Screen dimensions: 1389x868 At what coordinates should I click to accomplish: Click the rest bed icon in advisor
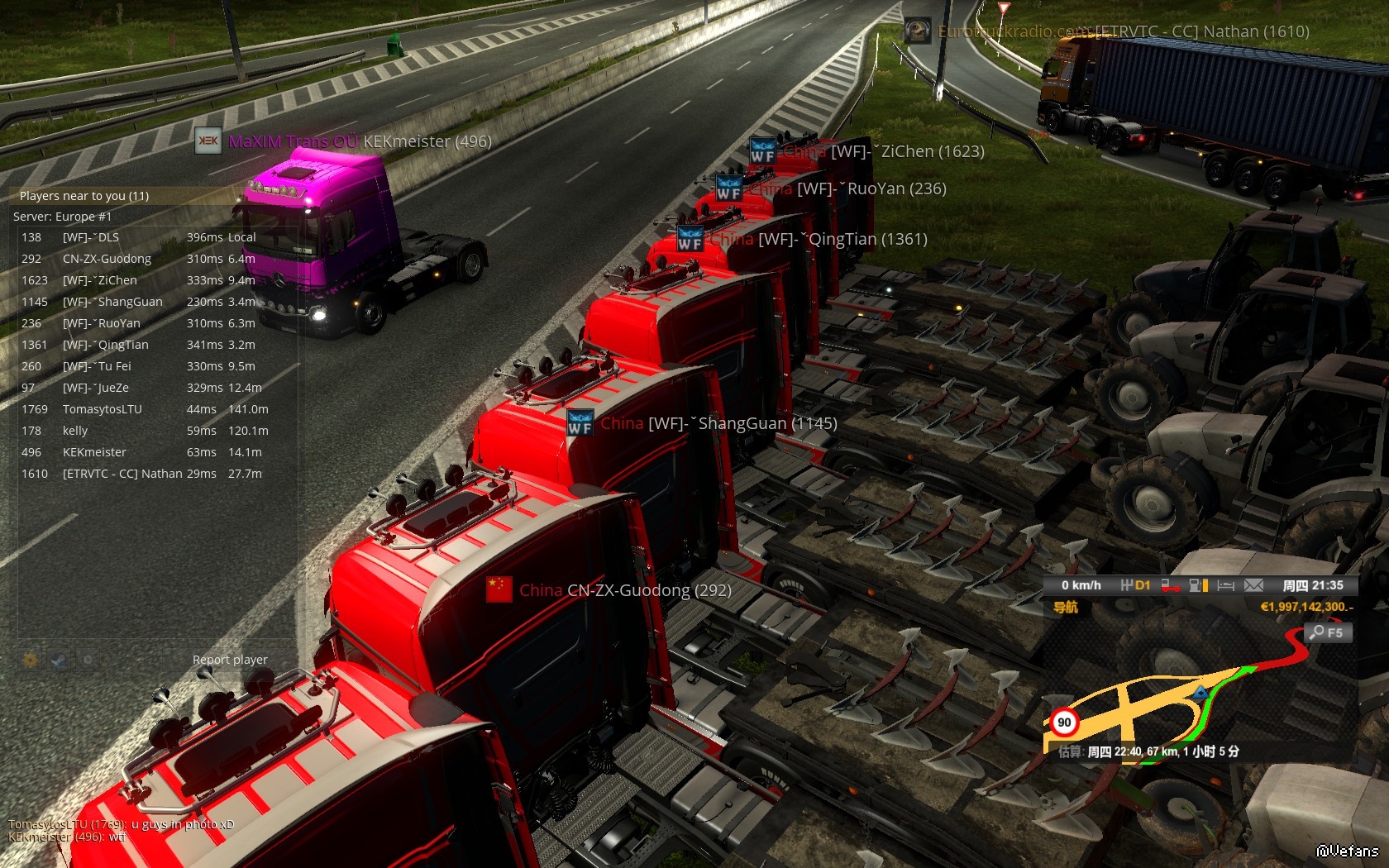(1226, 585)
